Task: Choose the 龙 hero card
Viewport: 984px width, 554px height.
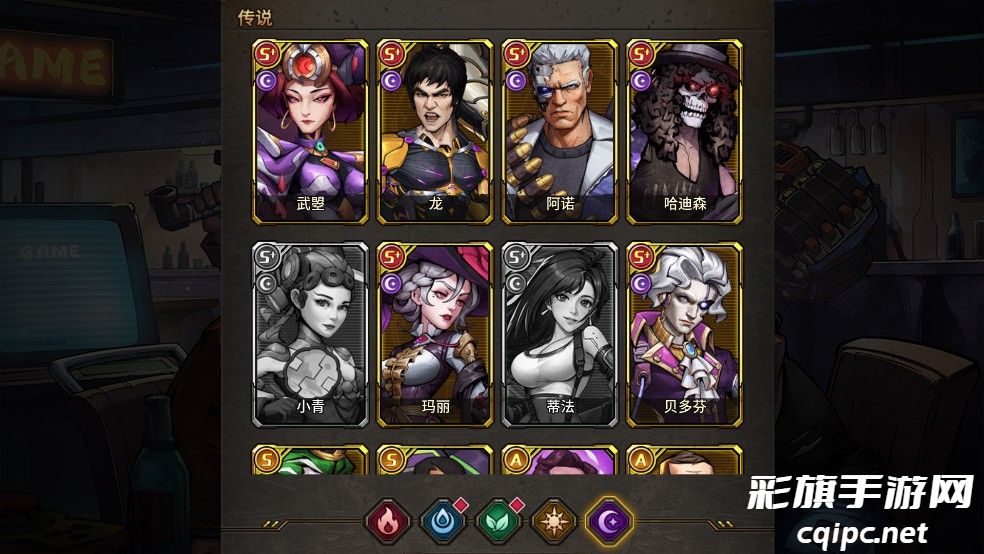Action: pos(435,131)
